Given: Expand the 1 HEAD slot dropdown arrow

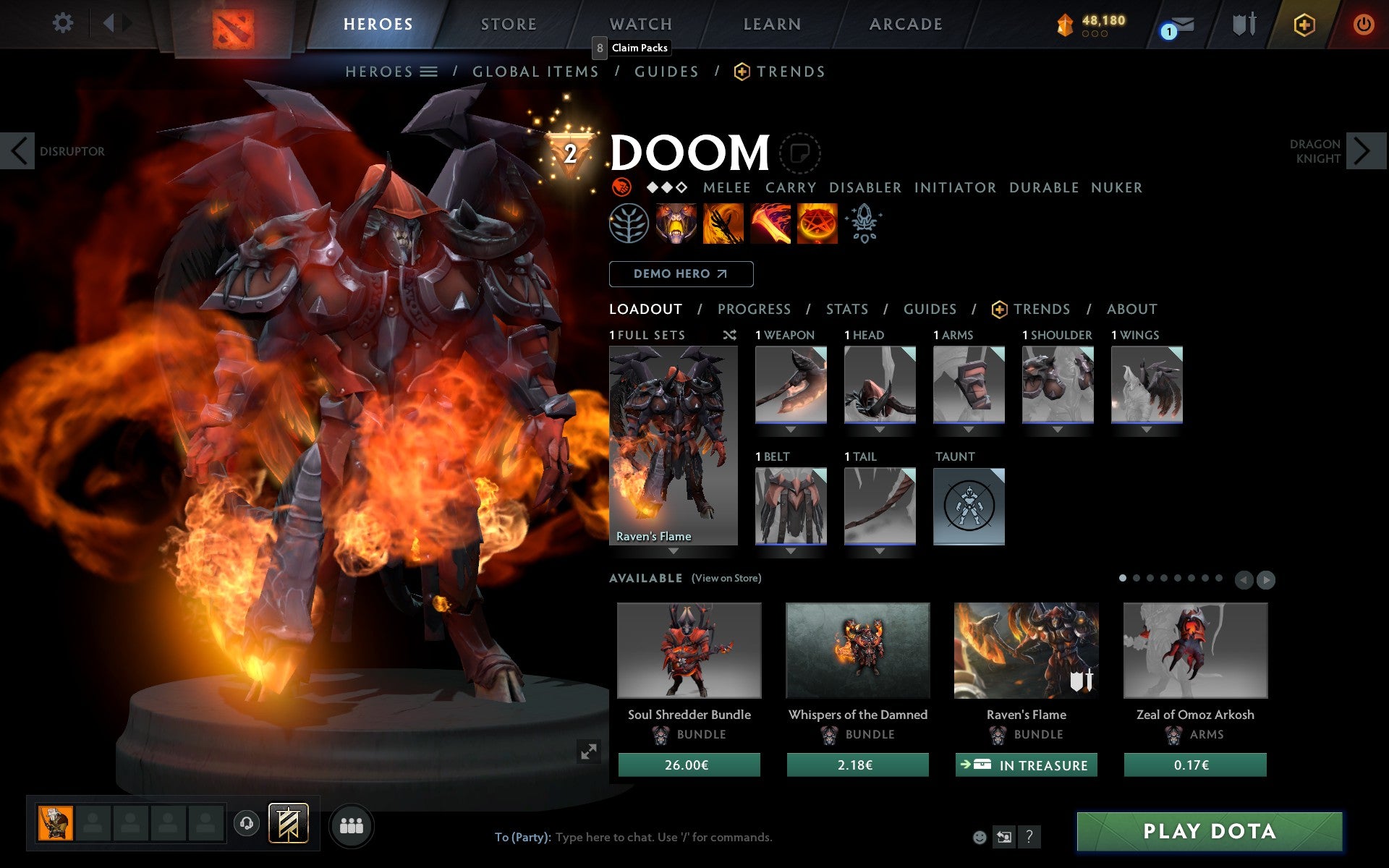Looking at the screenshot, I should 880,429.
